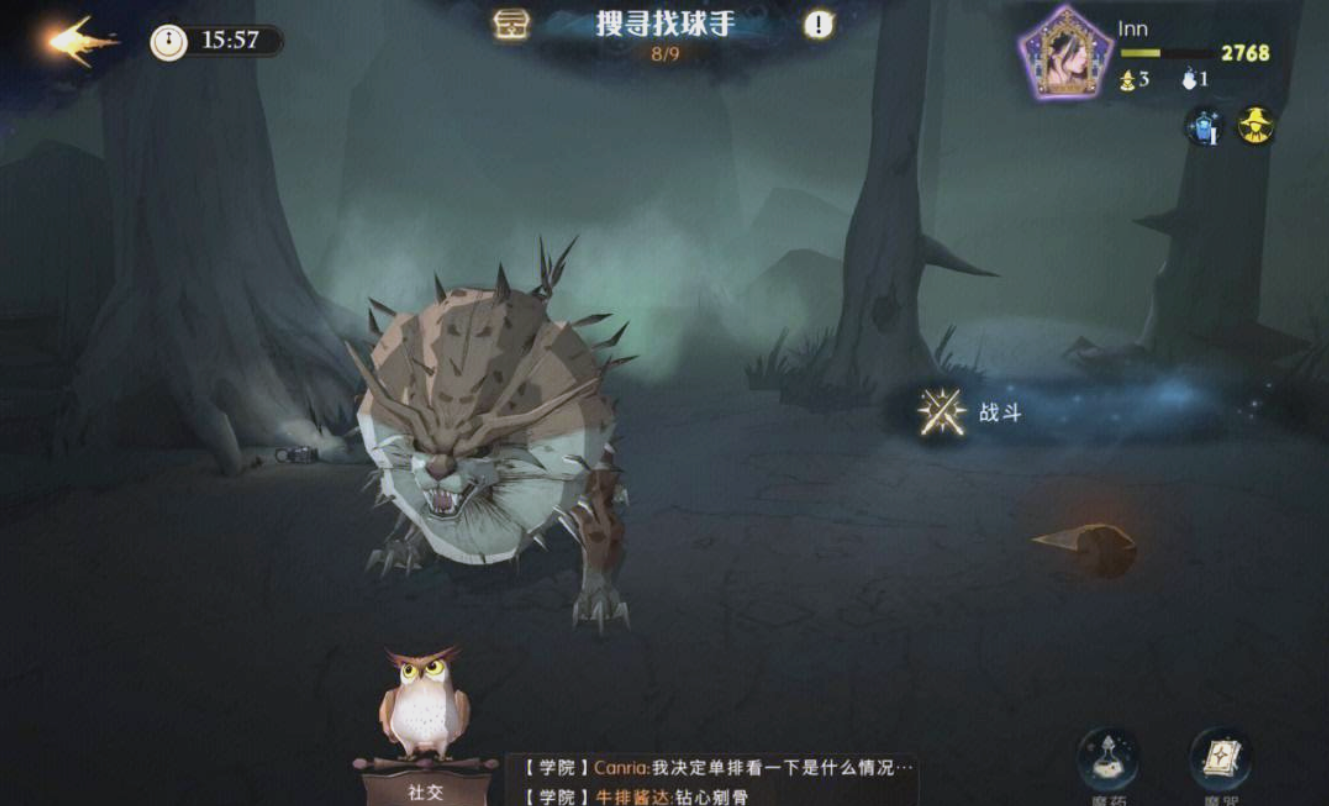Open the treasure chest rewards icon
Viewport: 1329px width, 806px height.
pos(511,25)
